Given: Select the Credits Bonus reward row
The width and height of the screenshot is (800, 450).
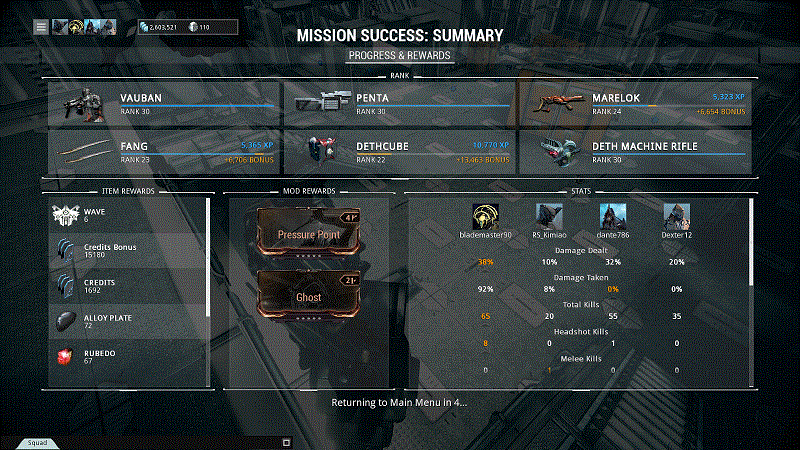Looking at the screenshot, I should [127, 250].
